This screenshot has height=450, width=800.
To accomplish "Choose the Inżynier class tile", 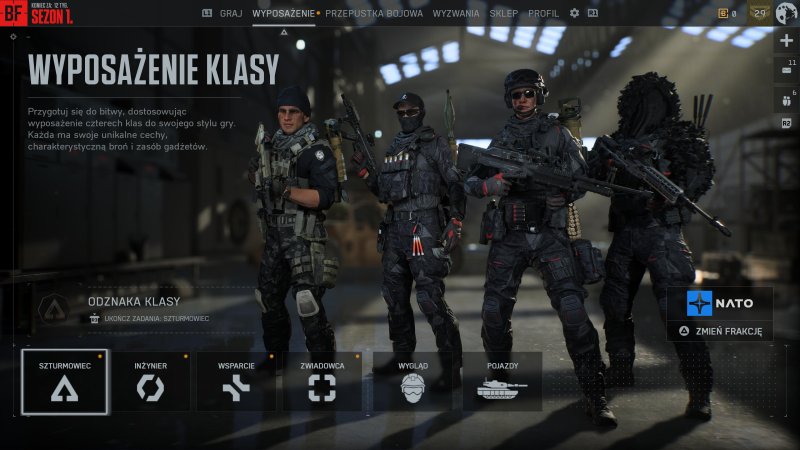I will [150, 381].
